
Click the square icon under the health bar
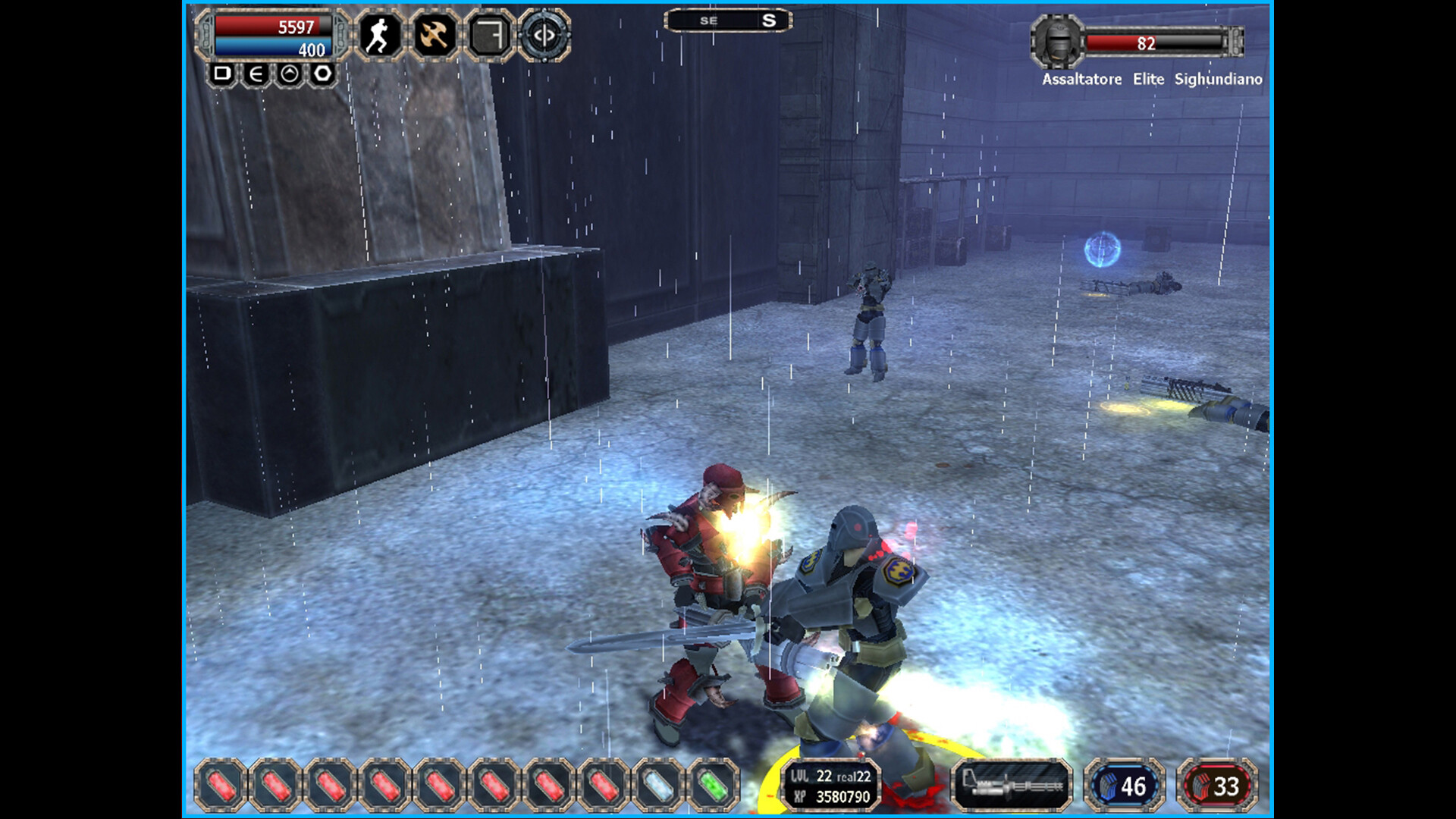click(222, 74)
